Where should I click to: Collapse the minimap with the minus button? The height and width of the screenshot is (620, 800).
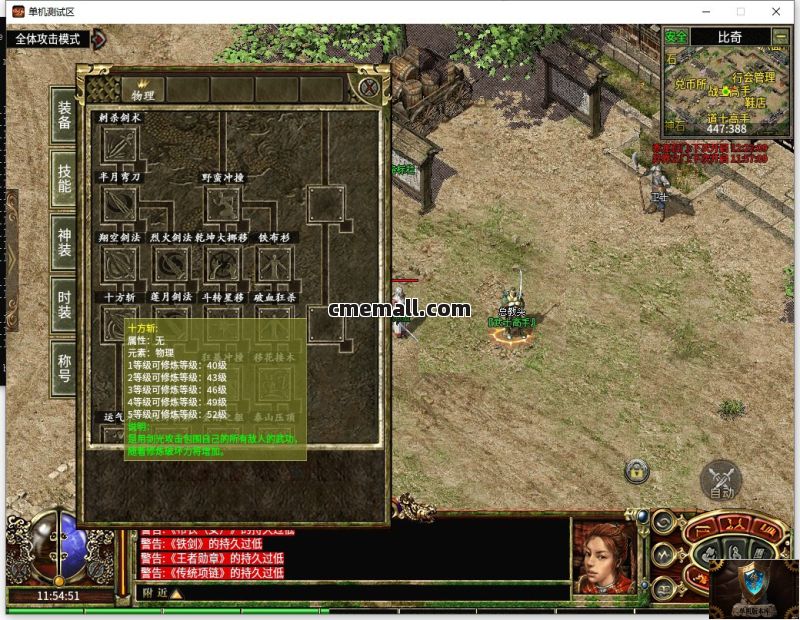(781, 37)
